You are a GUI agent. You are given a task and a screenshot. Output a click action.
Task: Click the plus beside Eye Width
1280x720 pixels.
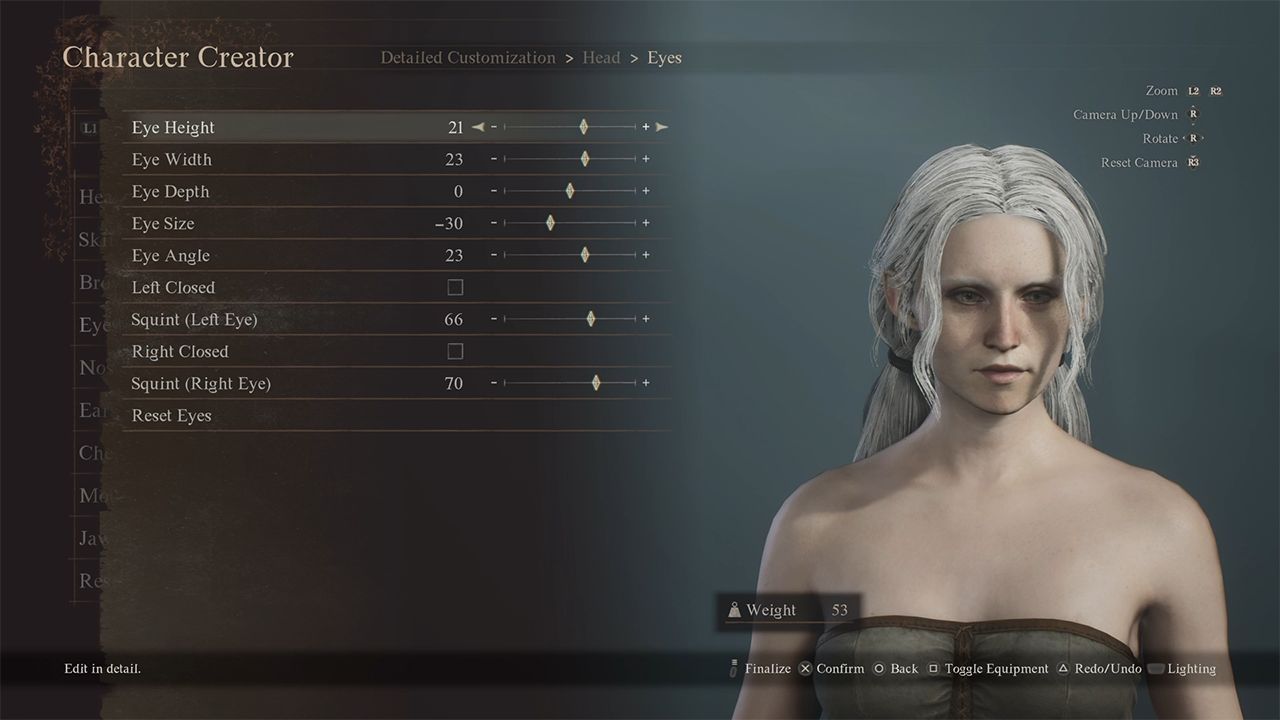[x=646, y=159]
